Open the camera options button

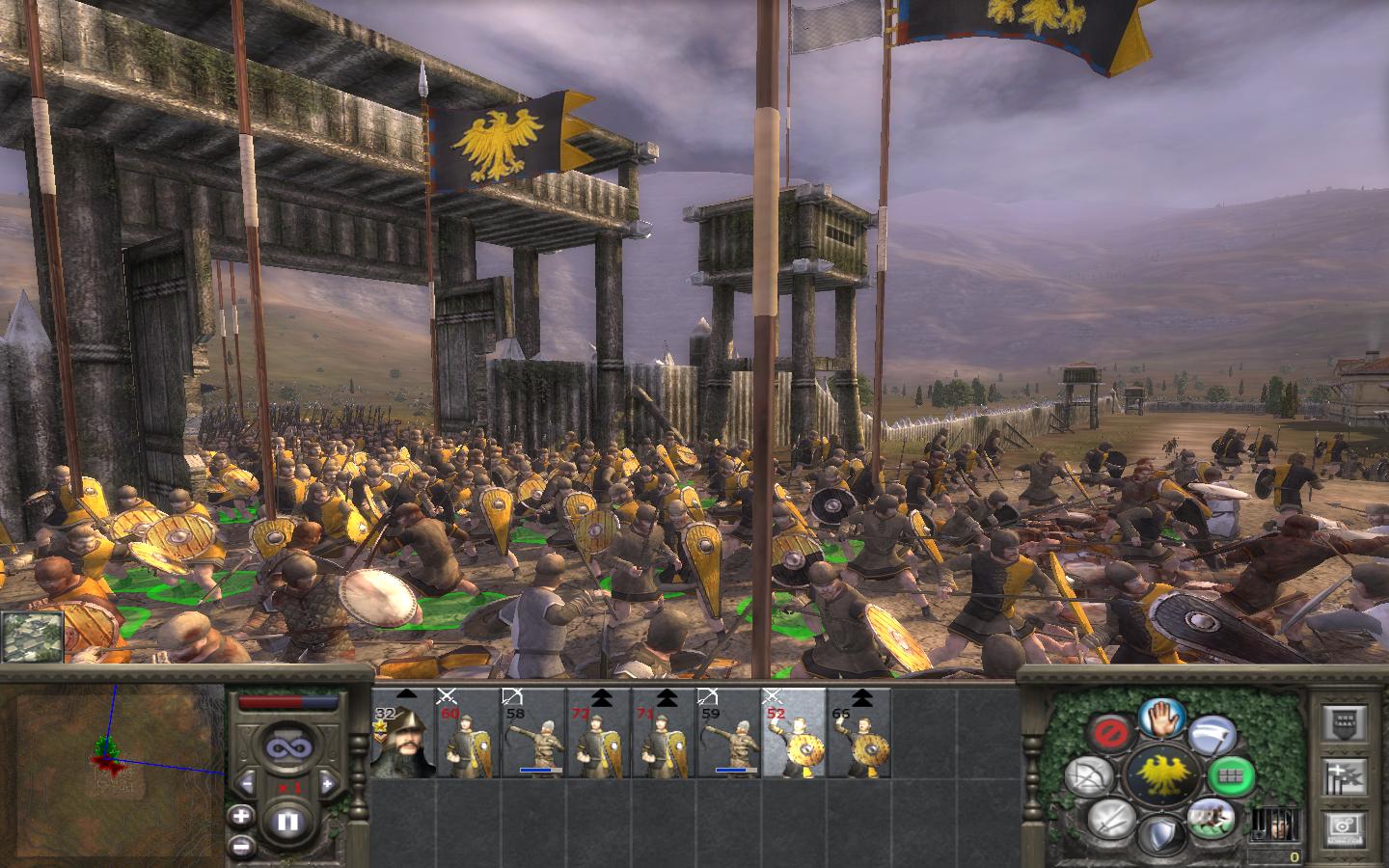click(1342, 826)
